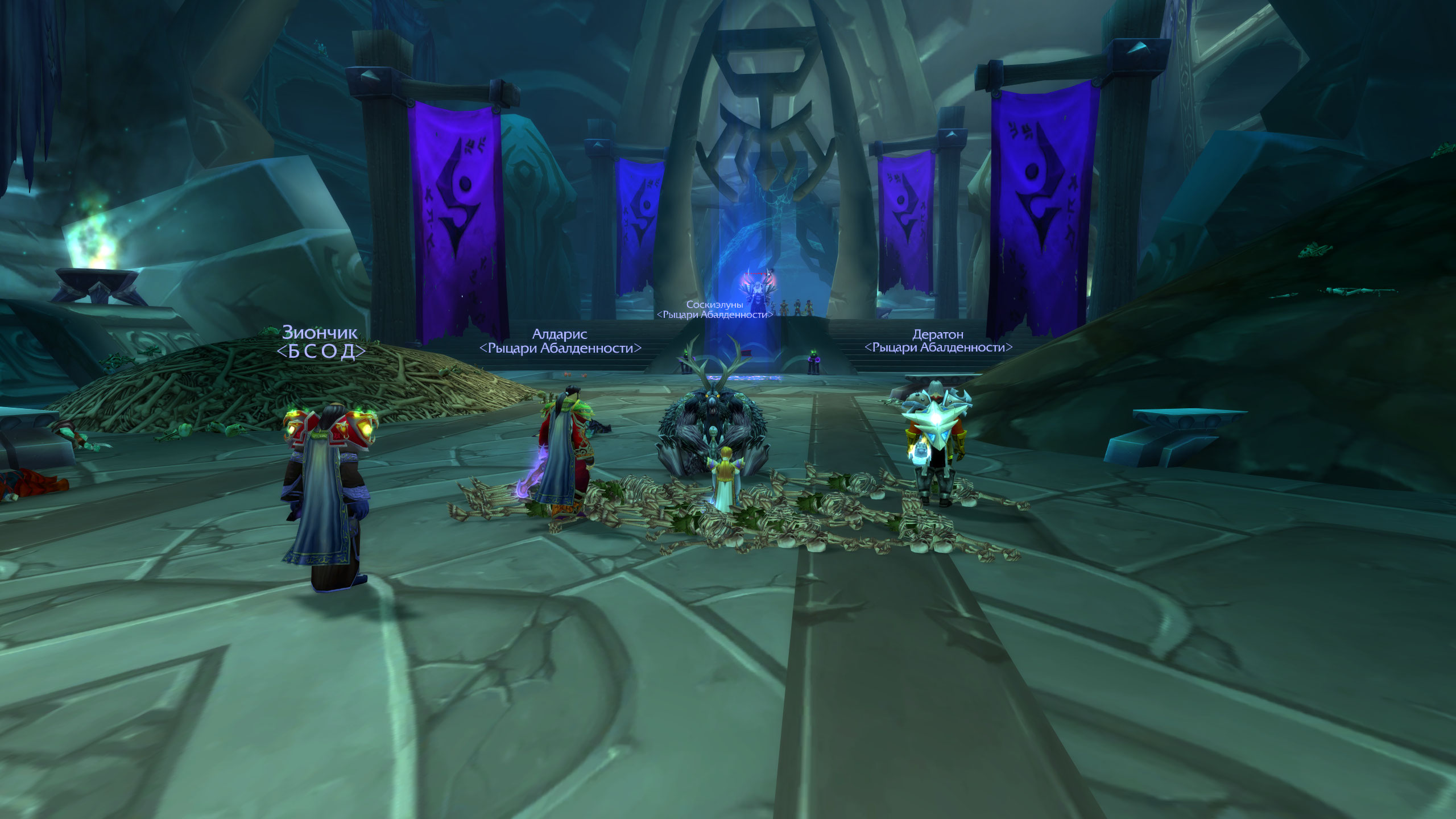Choose the Соскиэлуны name label
Screen dimensions: 1456x819
point(714,305)
